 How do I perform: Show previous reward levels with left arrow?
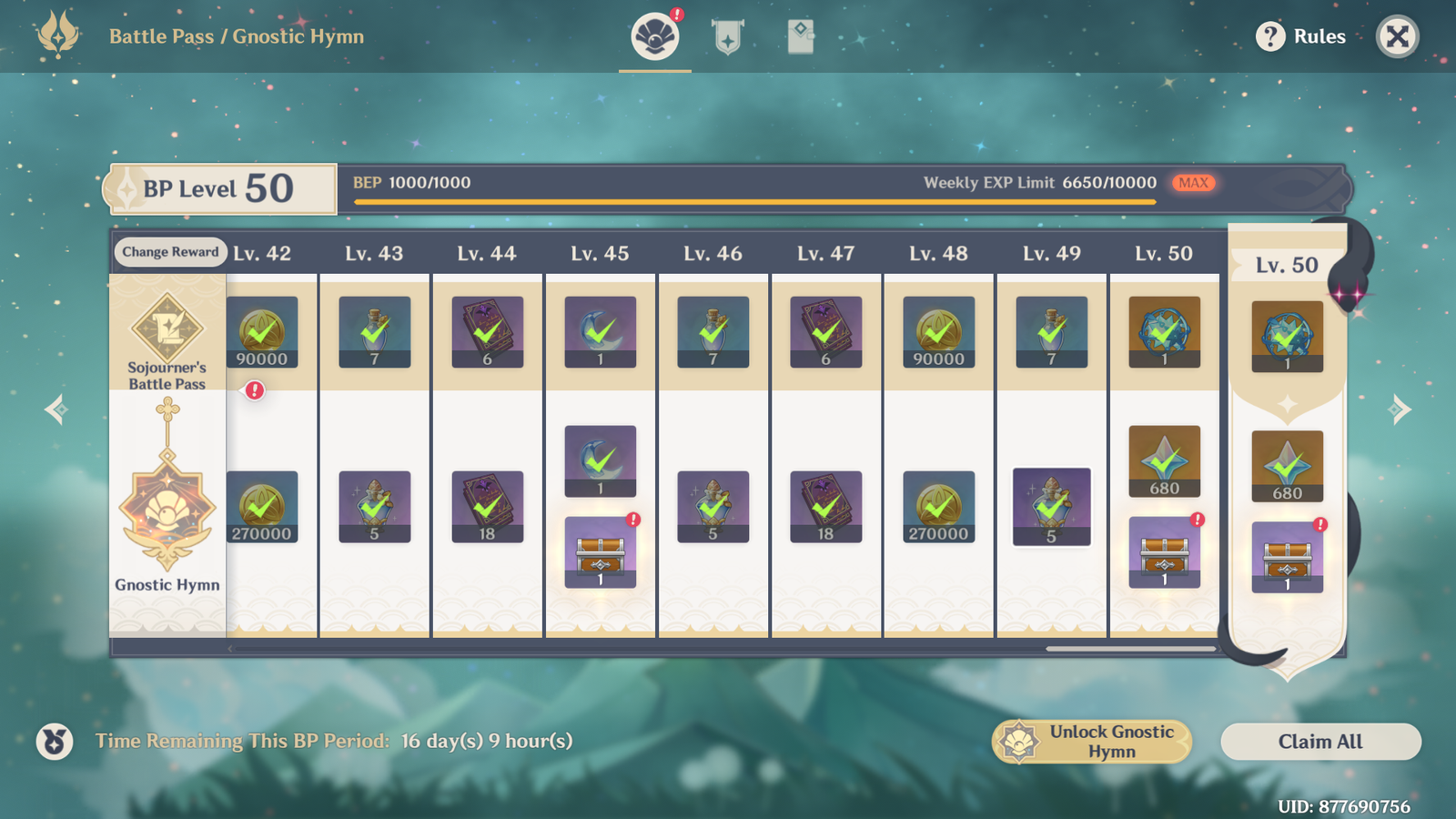[x=56, y=409]
